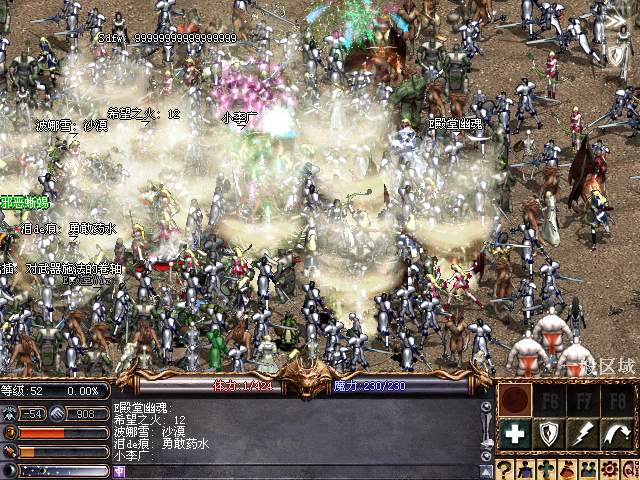Select the empty F6 hotkey slot
Screen dimensions: 640x480
click(x=549, y=400)
